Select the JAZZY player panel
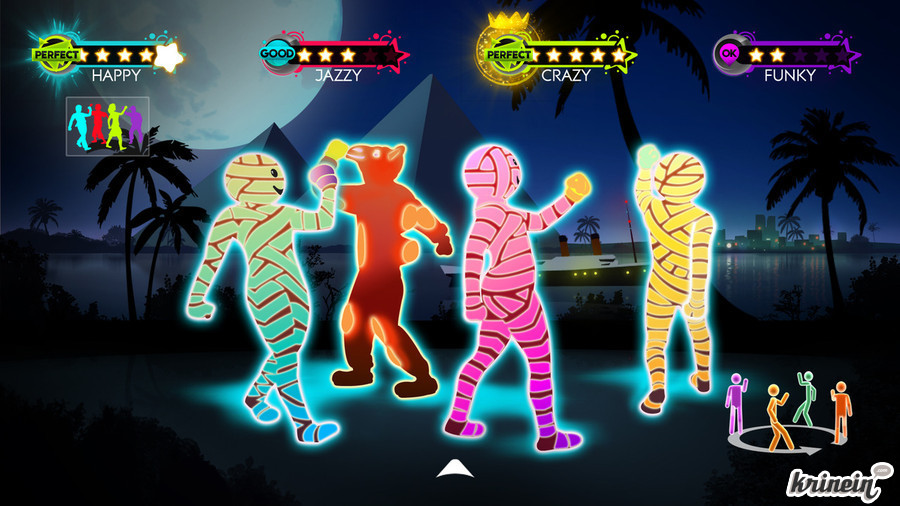The width and height of the screenshot is (900, 506). click(335, 58)
